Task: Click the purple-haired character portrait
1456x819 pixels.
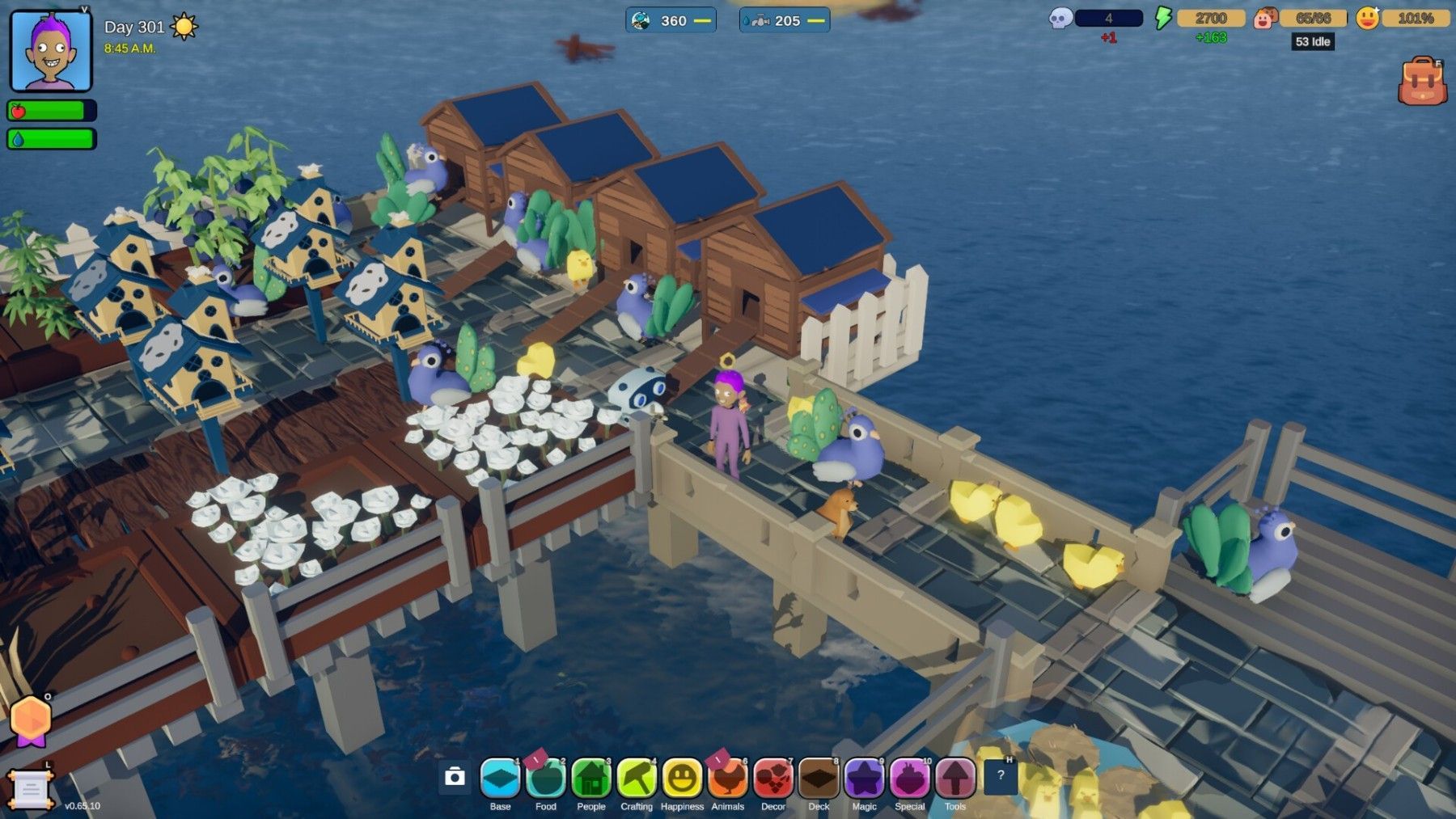Action: (x=51, y=51)
